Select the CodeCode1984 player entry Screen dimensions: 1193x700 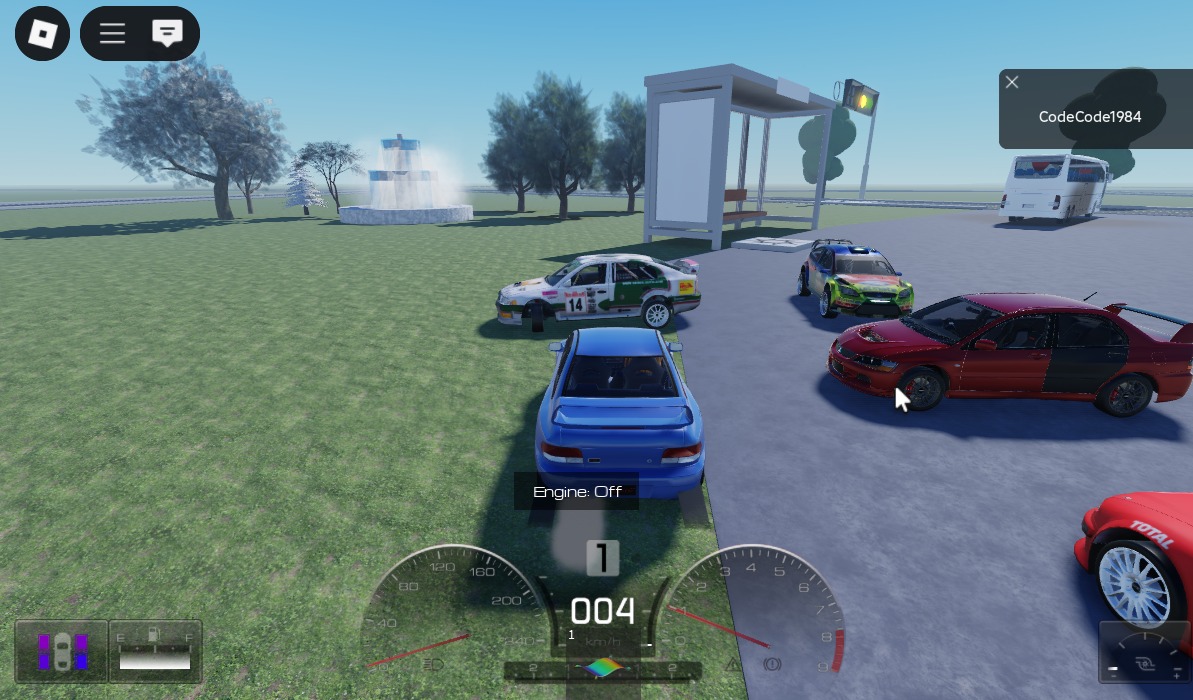click(1089, 117)
